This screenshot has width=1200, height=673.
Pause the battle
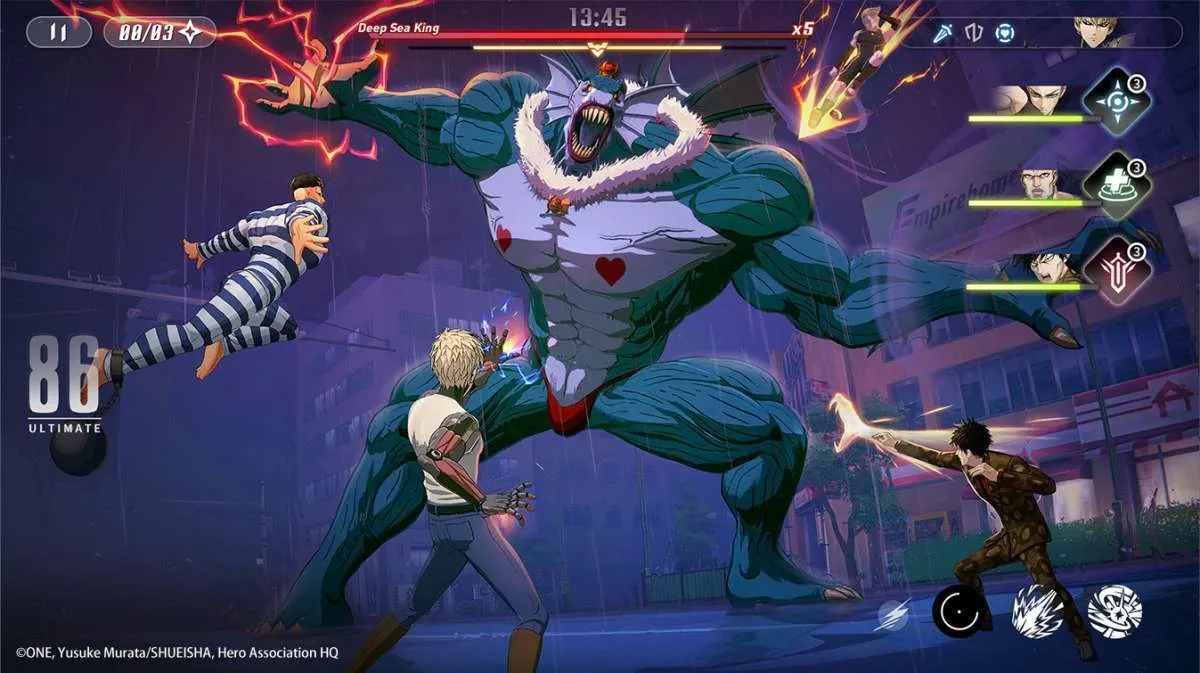pos(58,32)
